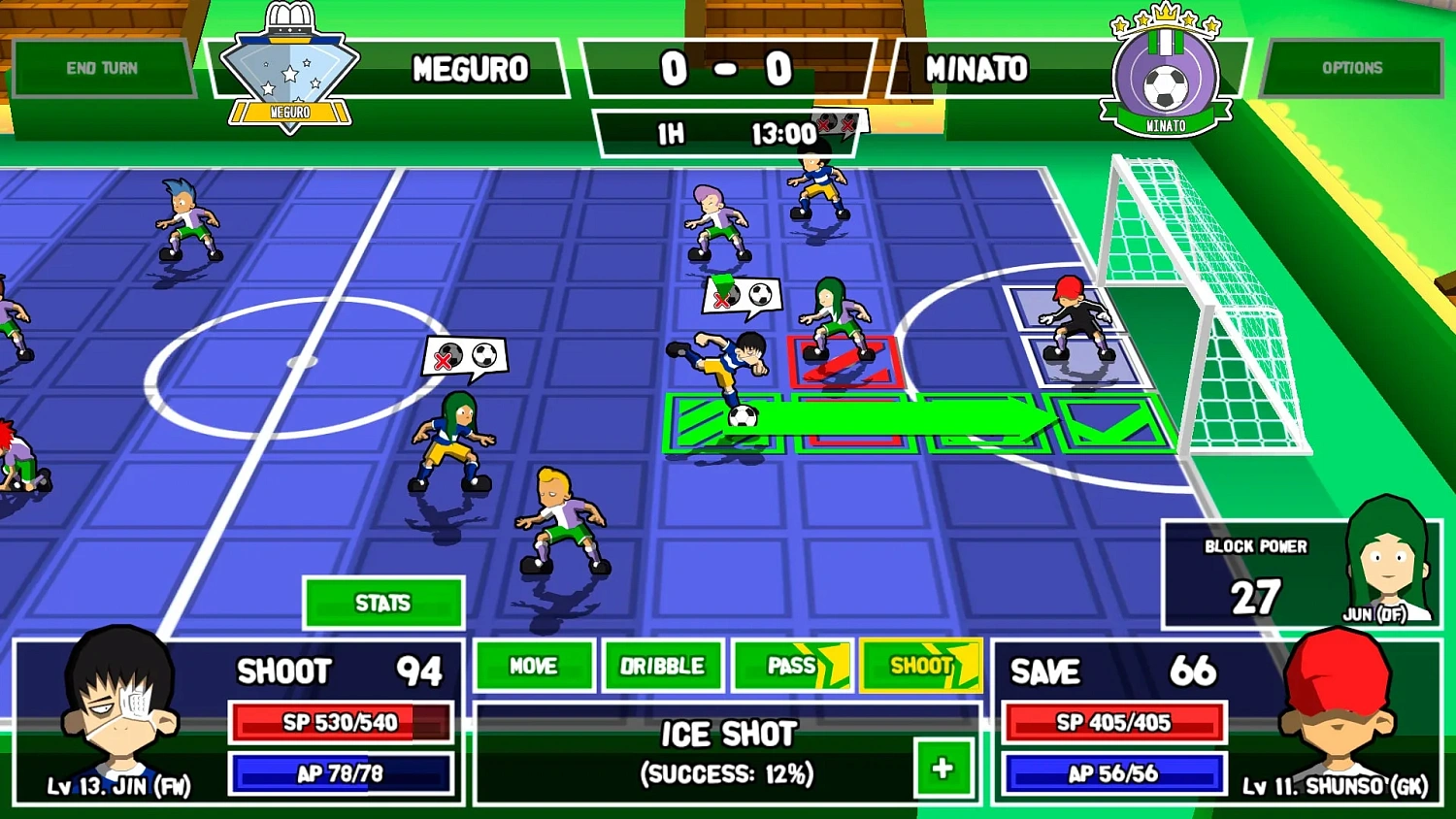Select the Move action

pyautogui.click(x=533, y=666)
